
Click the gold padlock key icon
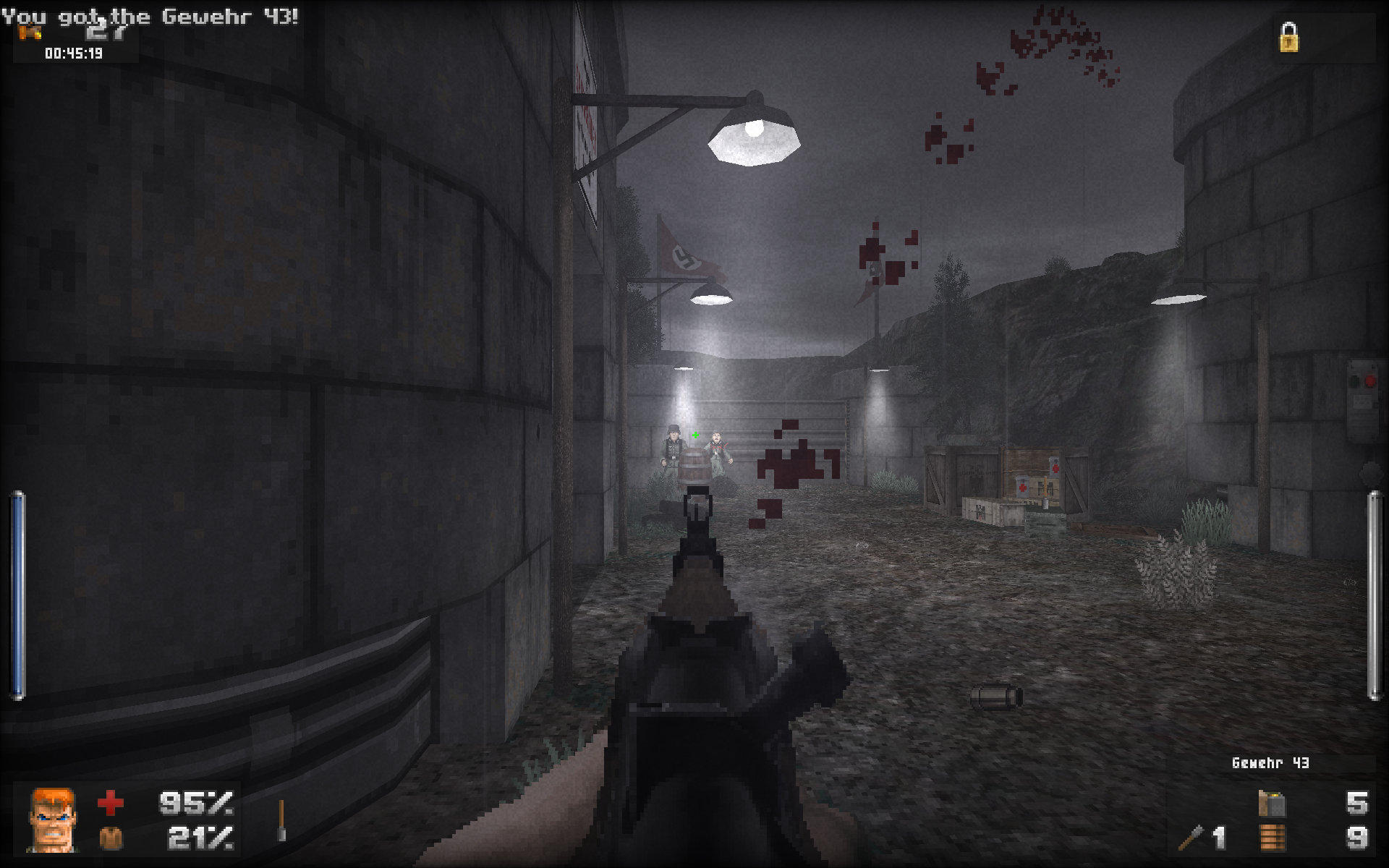coord(1288,38)
